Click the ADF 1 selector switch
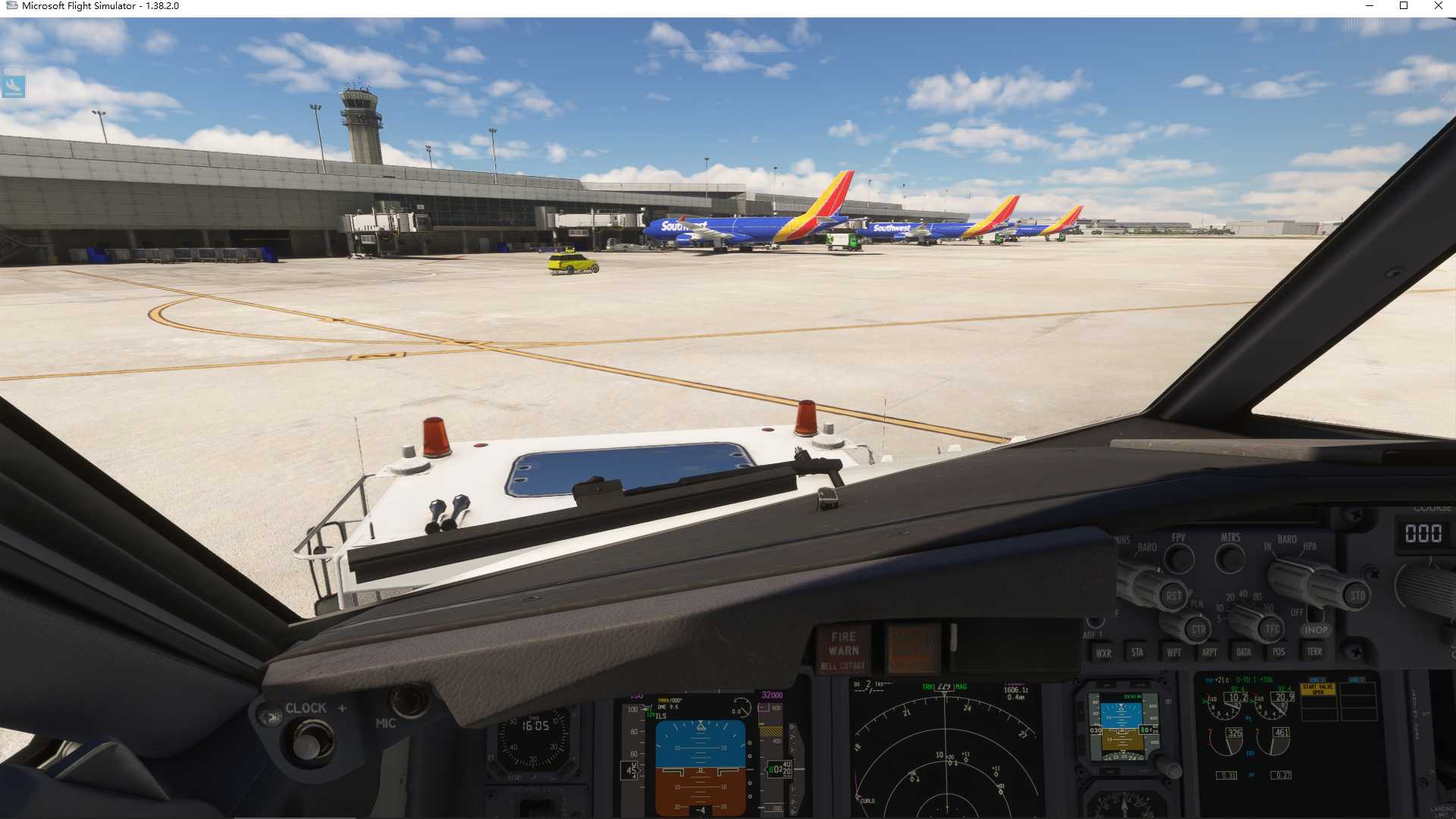The height and width of the screenshot is (819, 1456). [1094, 623]
